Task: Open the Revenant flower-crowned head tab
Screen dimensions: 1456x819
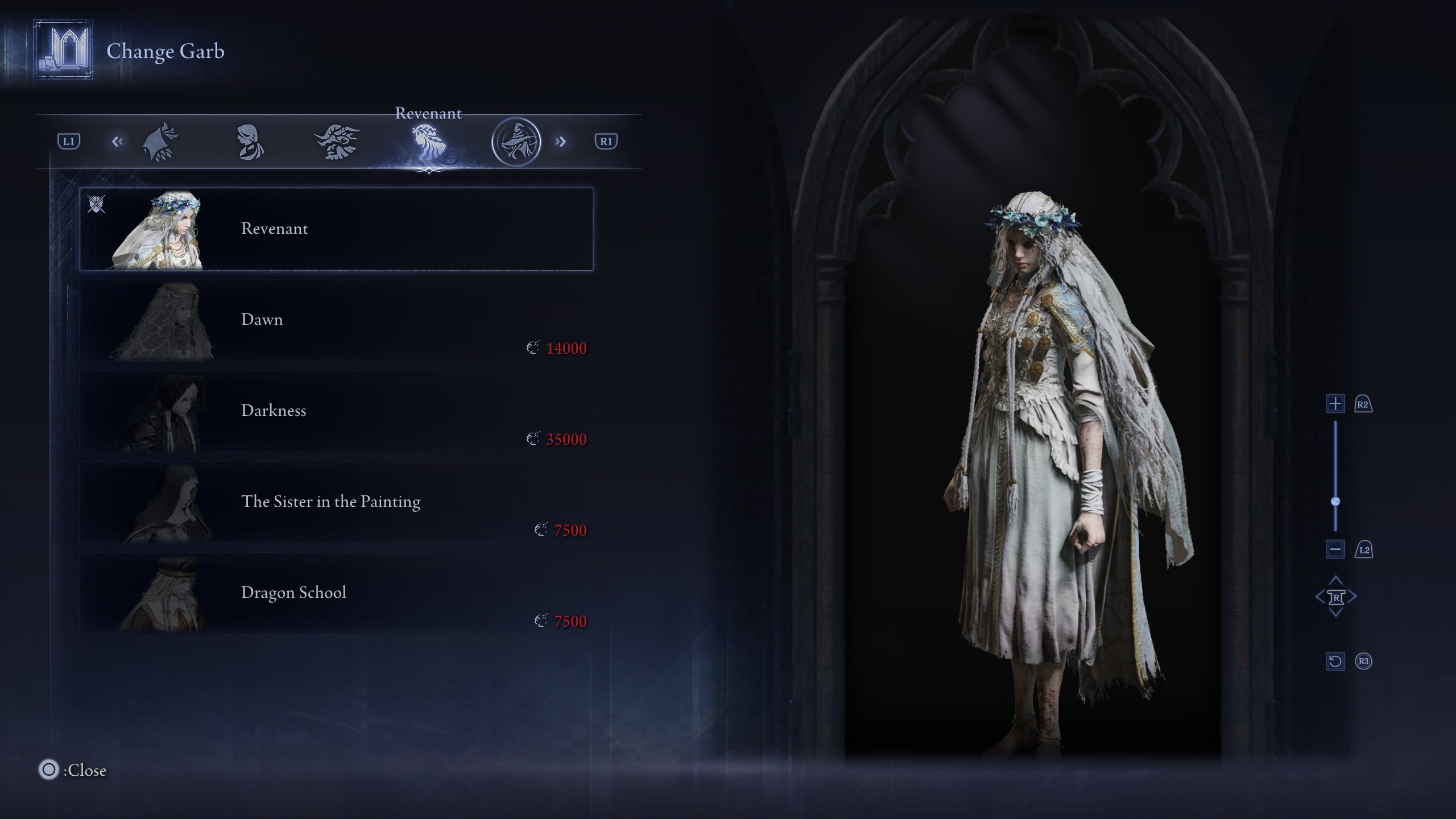Action: (427, 142)
